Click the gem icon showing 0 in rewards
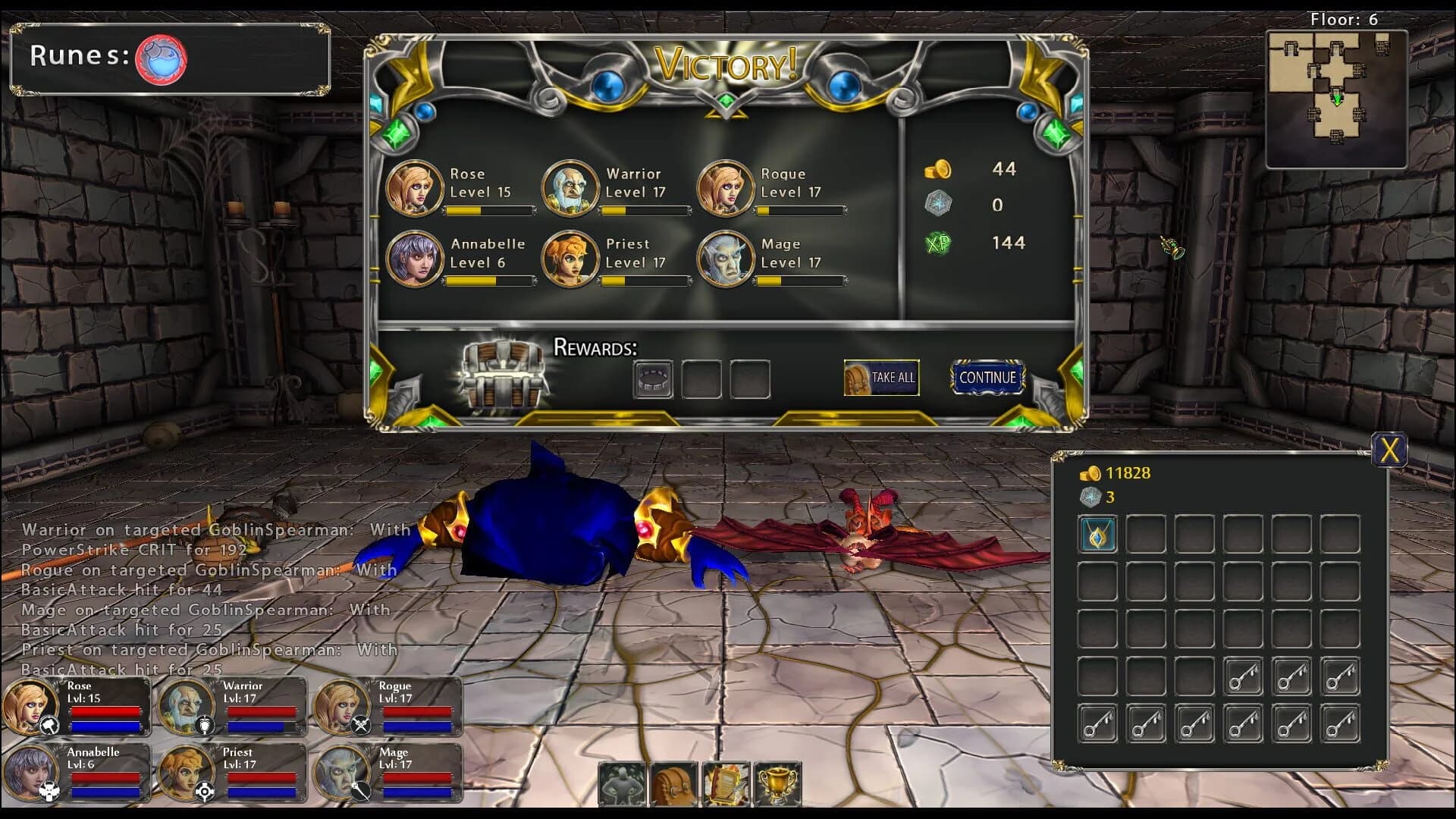The height and width of the screenshot is (819, 1456). coord(940,205)
